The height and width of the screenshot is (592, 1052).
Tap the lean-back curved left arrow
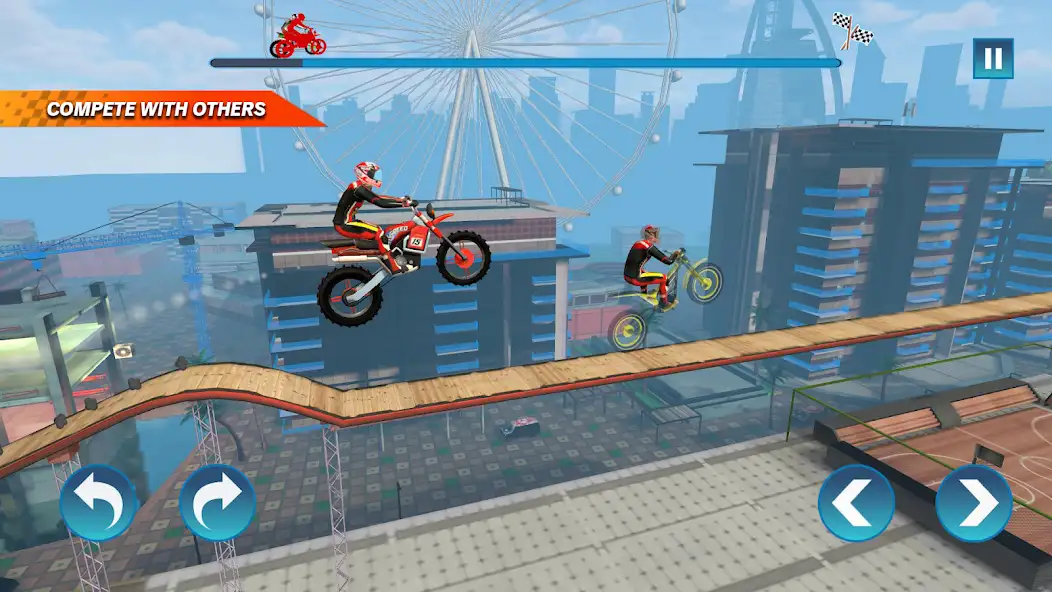coord(98,502)
